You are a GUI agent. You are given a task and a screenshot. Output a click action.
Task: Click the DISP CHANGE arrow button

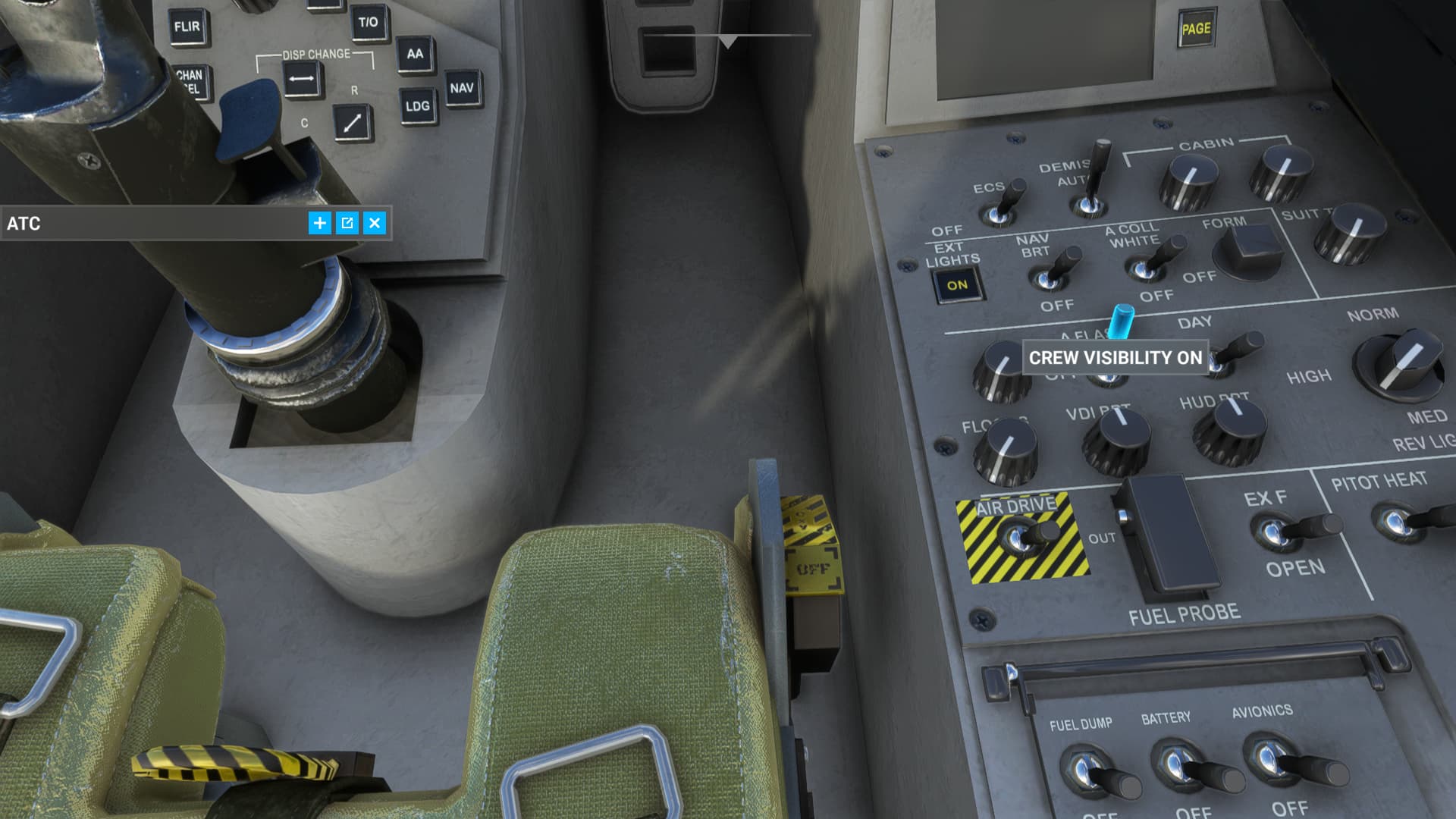pos(300,77)
